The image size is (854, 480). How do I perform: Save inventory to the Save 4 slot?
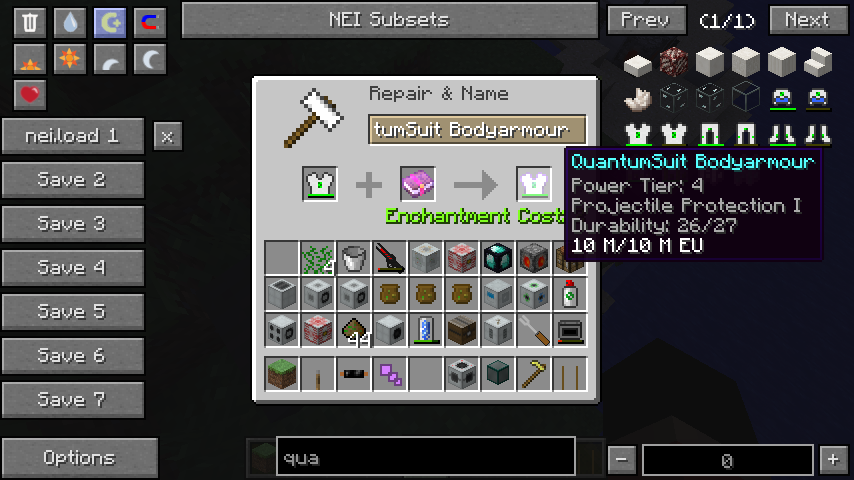click(72, 268)
